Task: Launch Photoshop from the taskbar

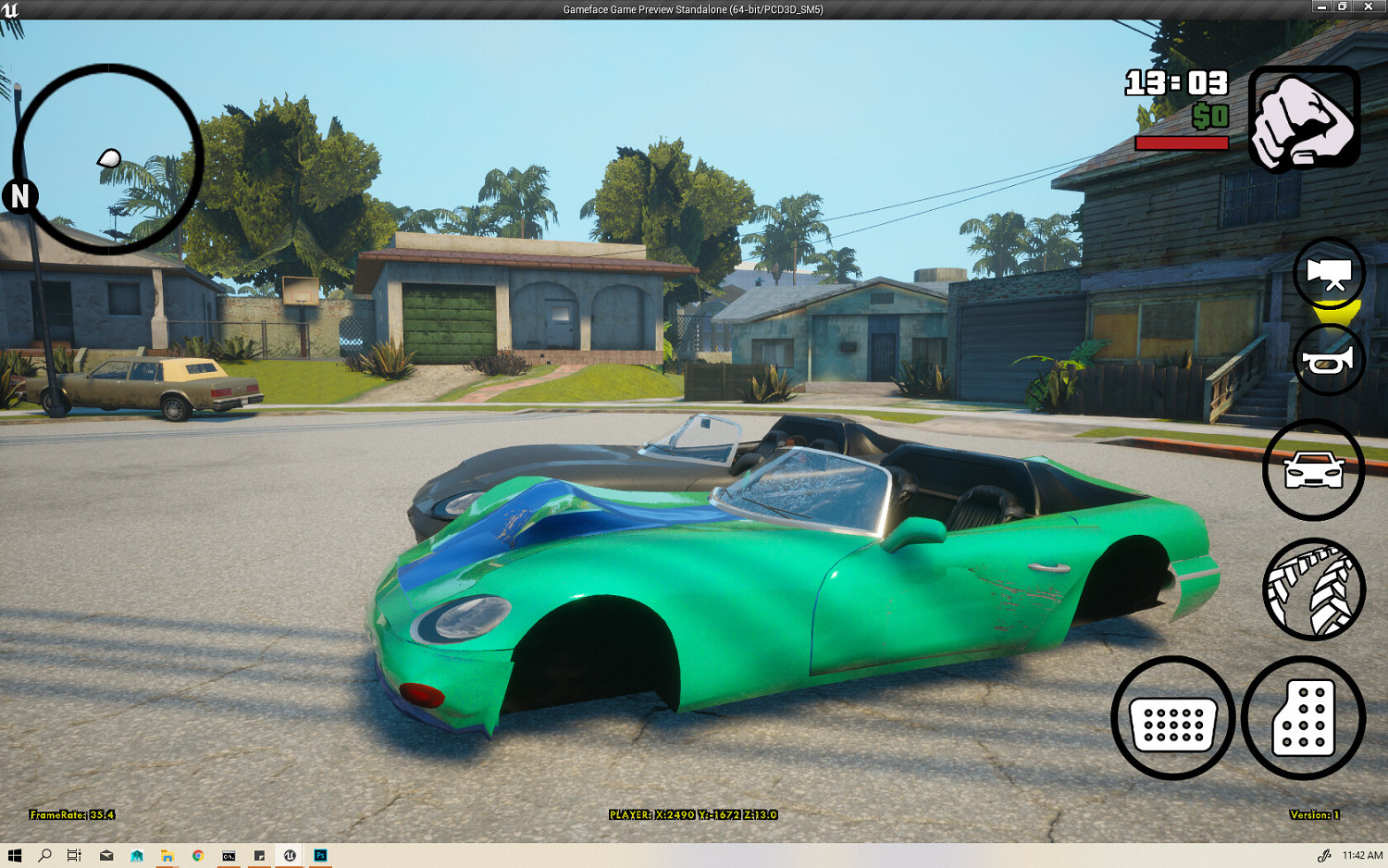Action: [x=319, y=856]
